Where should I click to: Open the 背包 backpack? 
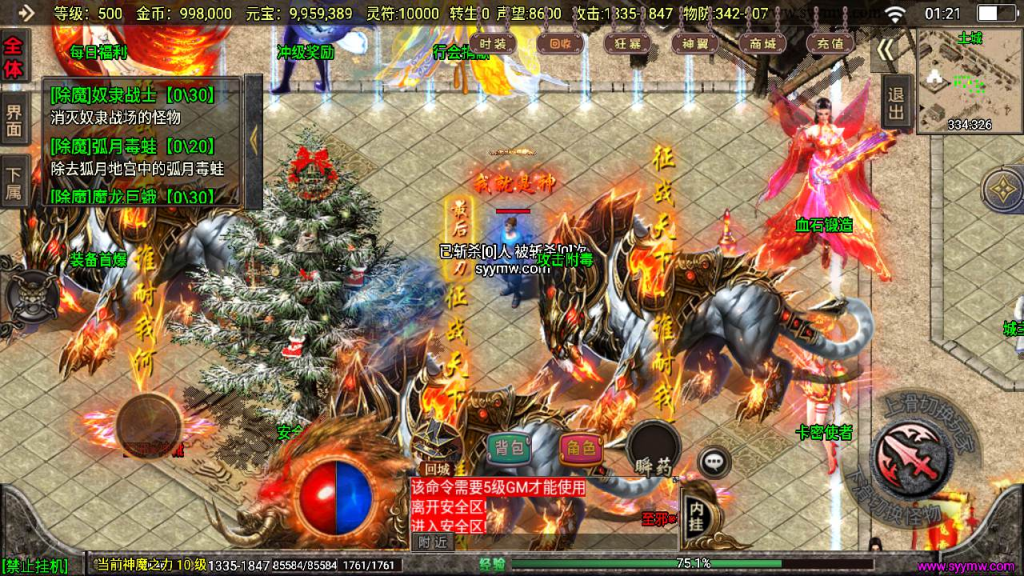(x=509, y=448)
